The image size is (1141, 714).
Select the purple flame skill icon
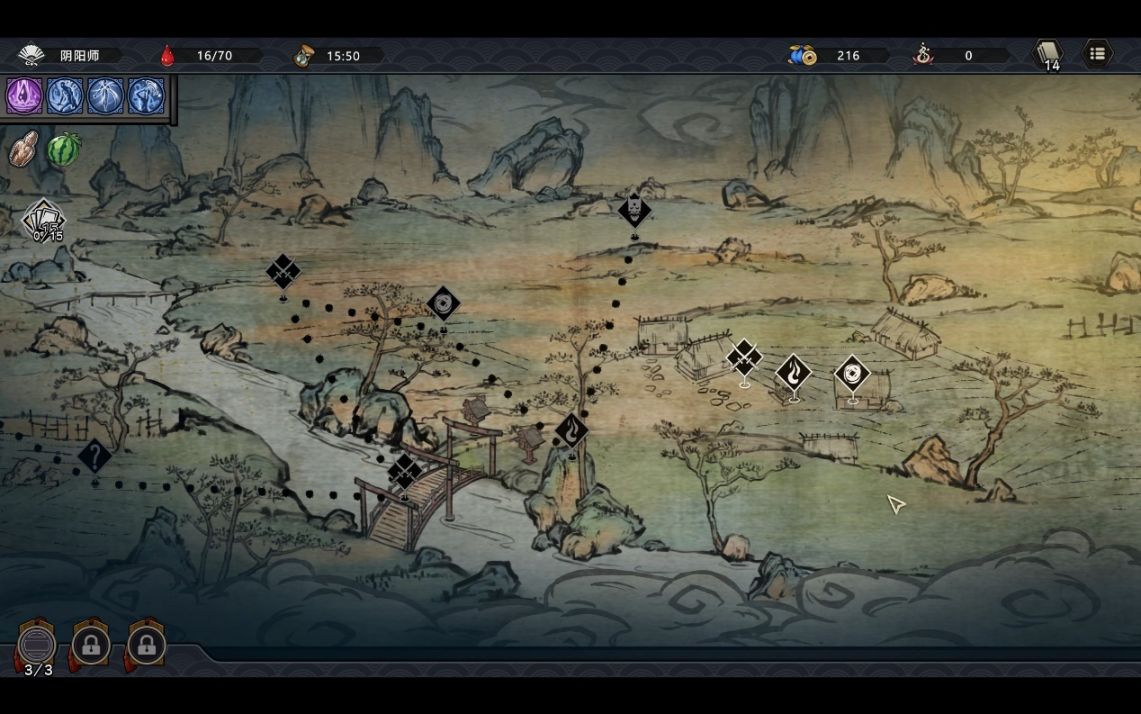[x=24, y=96]
